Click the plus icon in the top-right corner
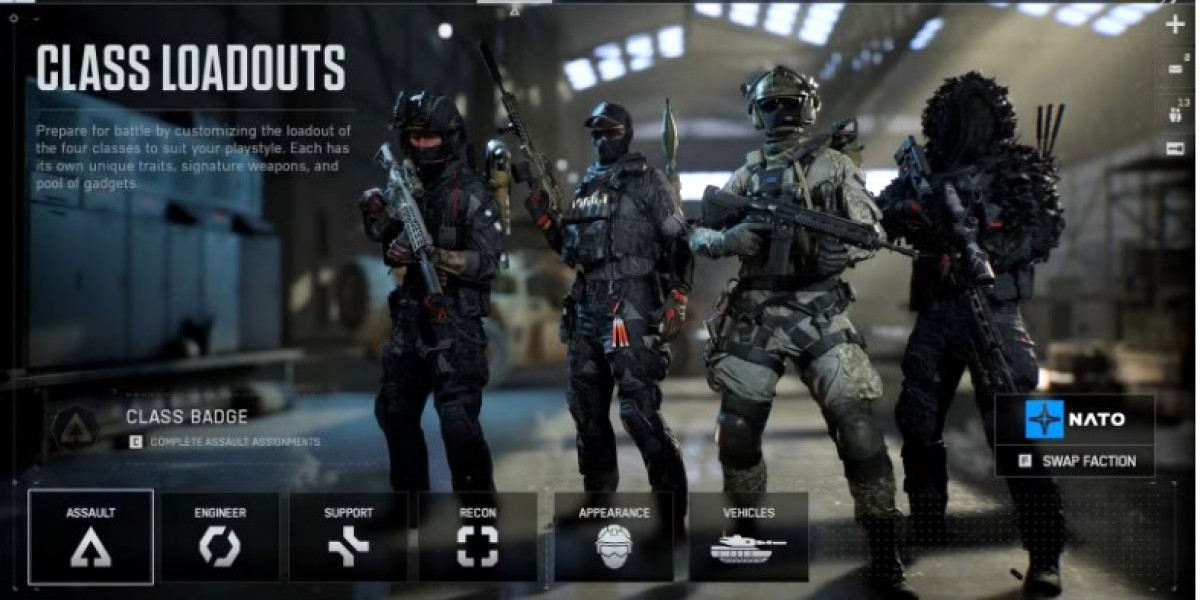This screenshot has height=600, width=1200. 1175,25
